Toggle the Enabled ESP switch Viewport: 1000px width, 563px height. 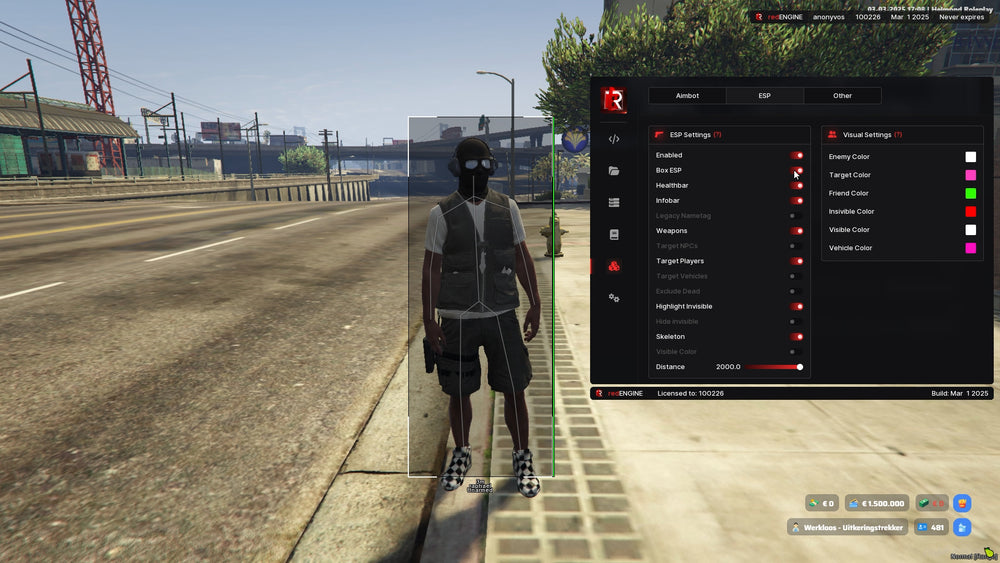tap(797, 155)
